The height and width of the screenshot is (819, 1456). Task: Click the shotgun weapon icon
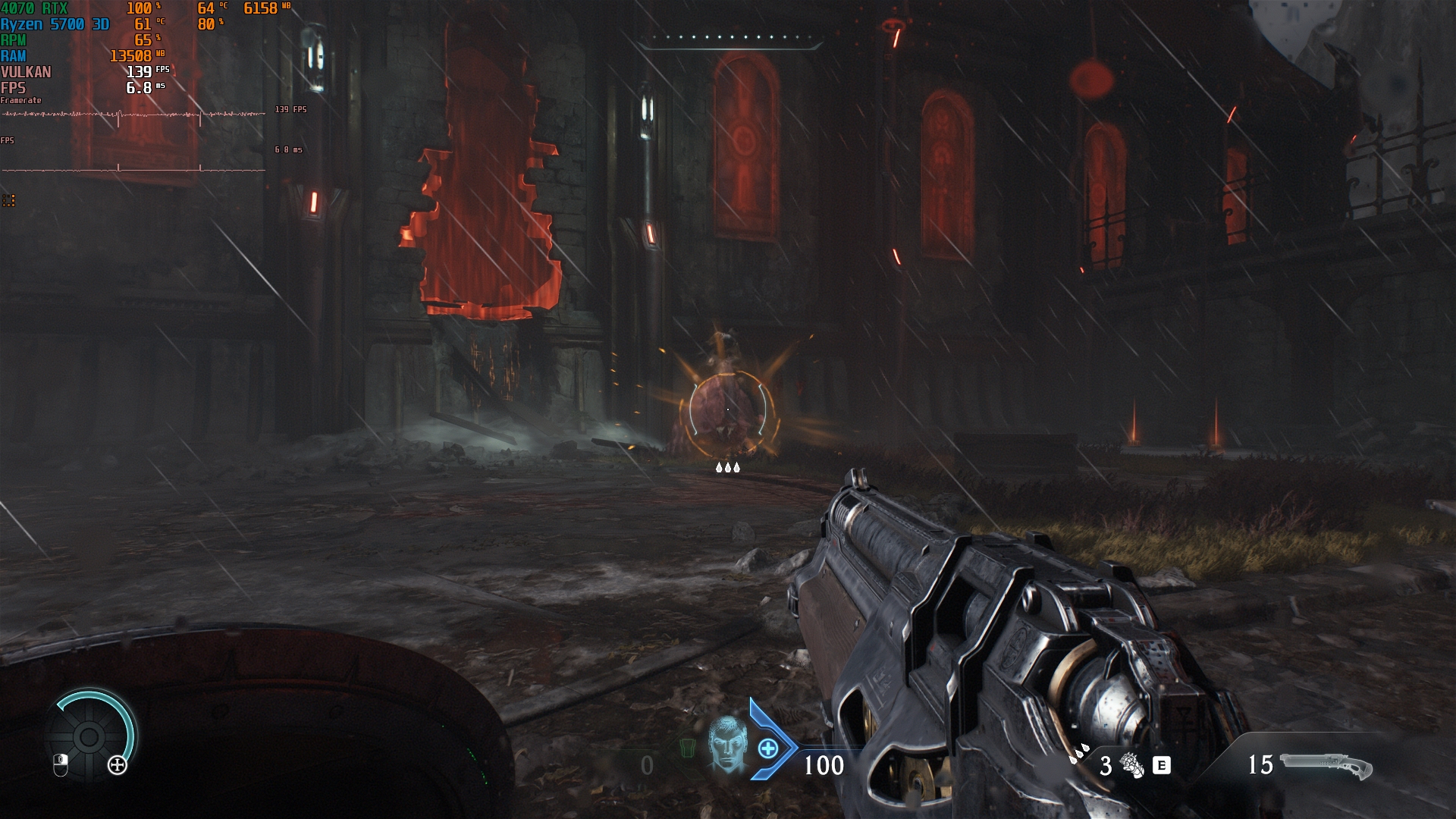click(1326, 765)
